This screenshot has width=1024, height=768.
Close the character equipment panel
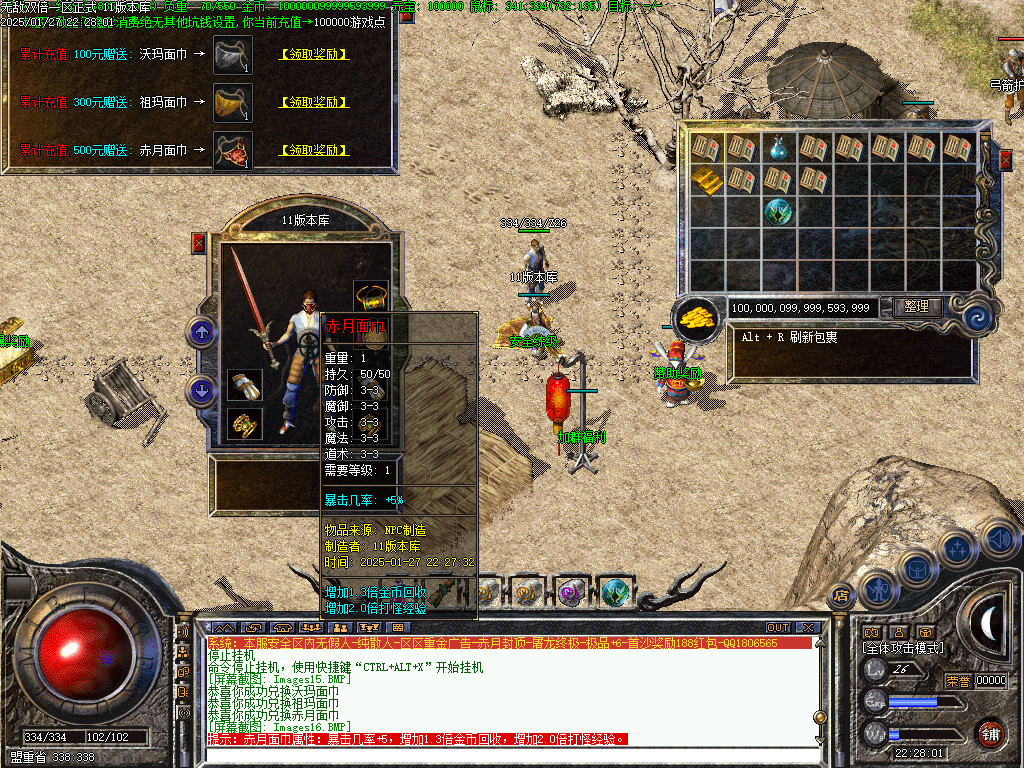(198, 242)
